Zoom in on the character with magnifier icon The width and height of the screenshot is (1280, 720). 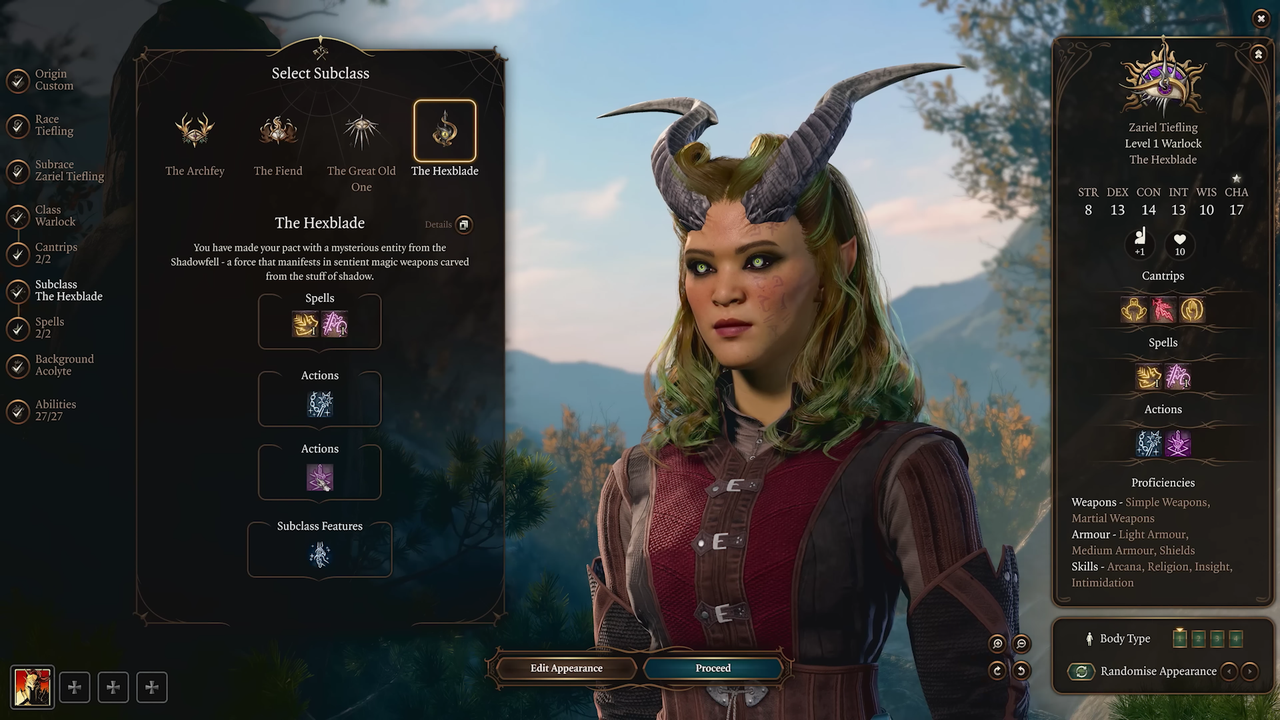996,644
